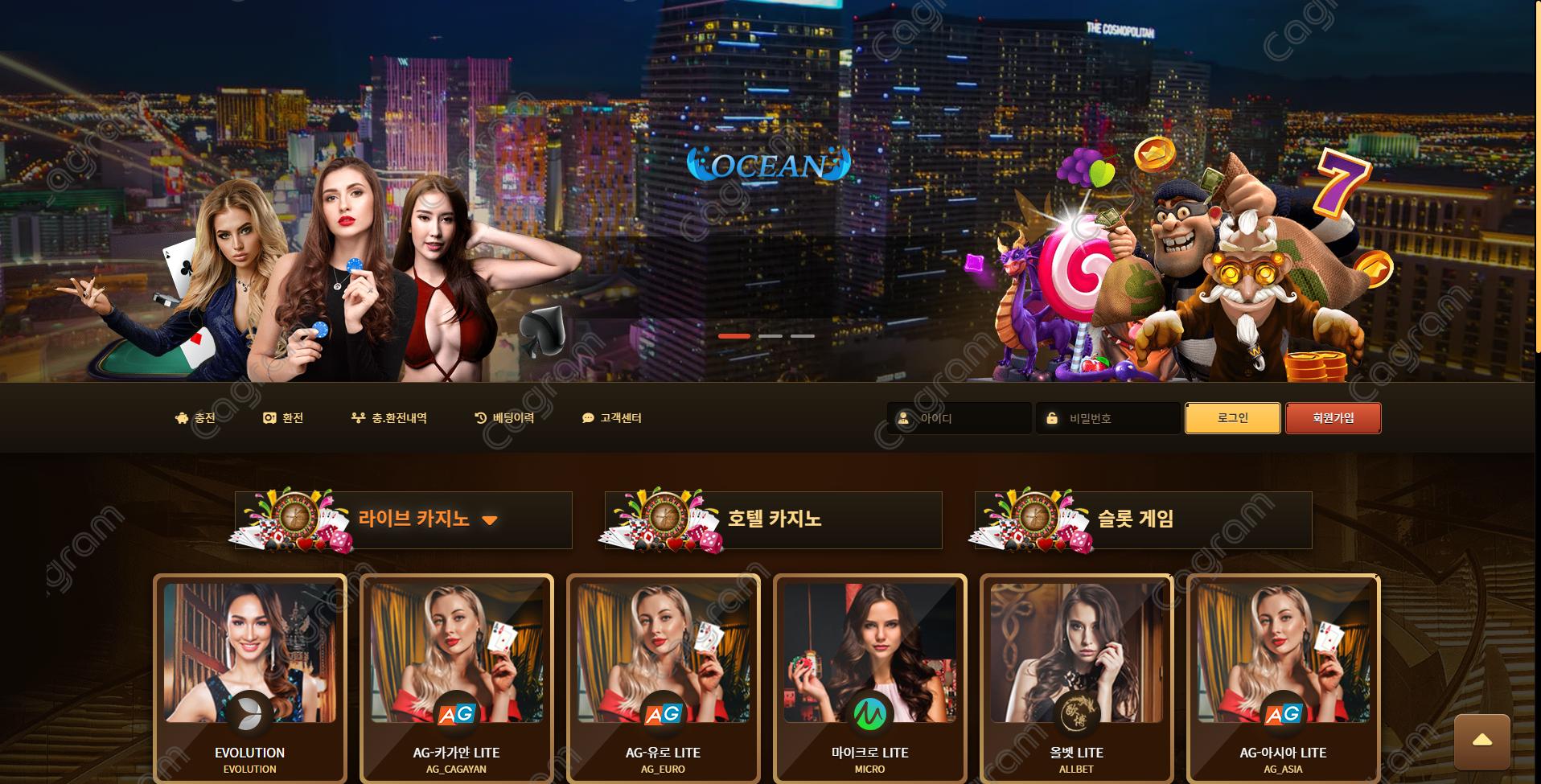
Task: Open the 충전 deposit menu
Action: tap(195, 418)
